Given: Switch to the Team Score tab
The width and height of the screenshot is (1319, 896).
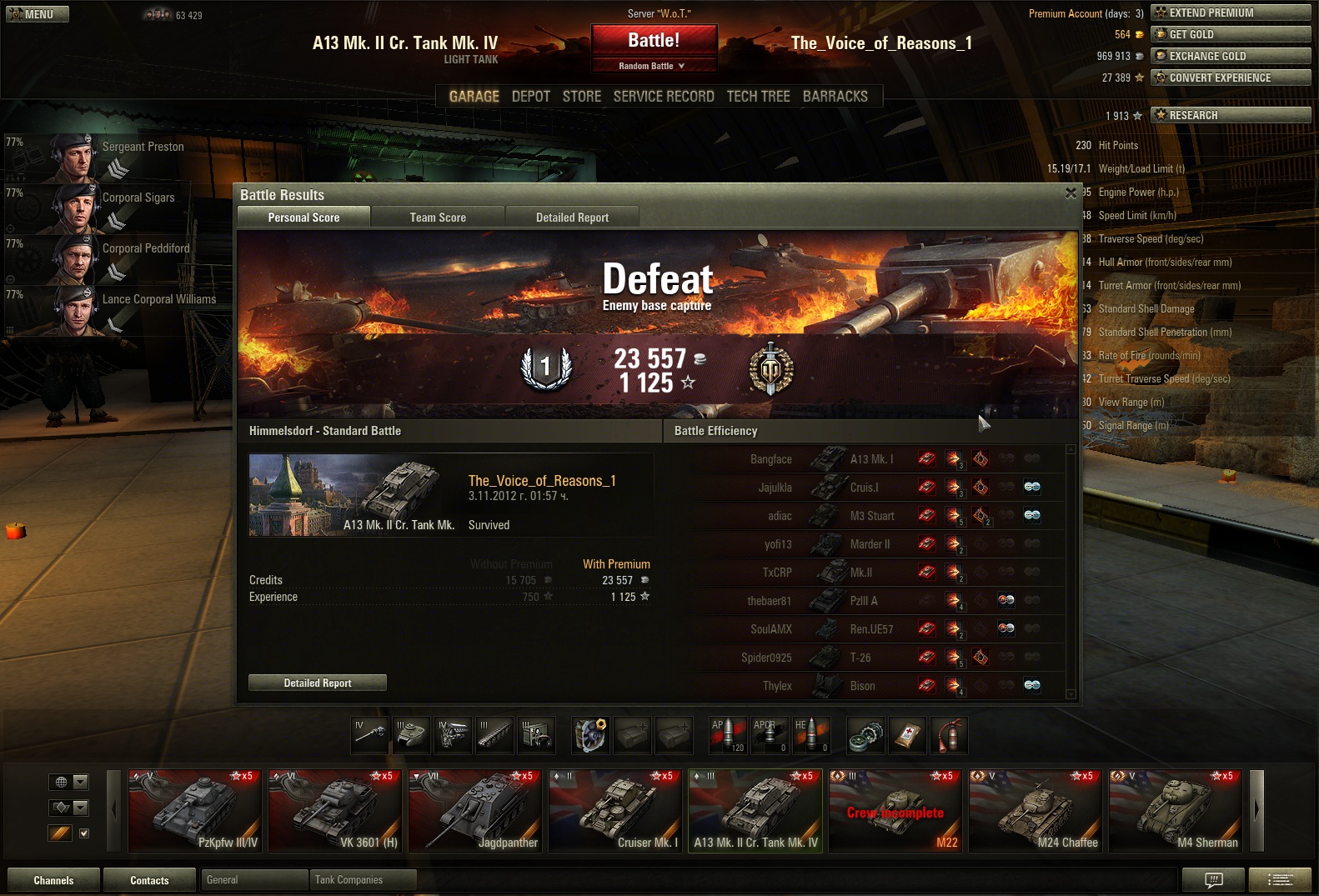Looking at the screenshot, I should pos(438,218).
